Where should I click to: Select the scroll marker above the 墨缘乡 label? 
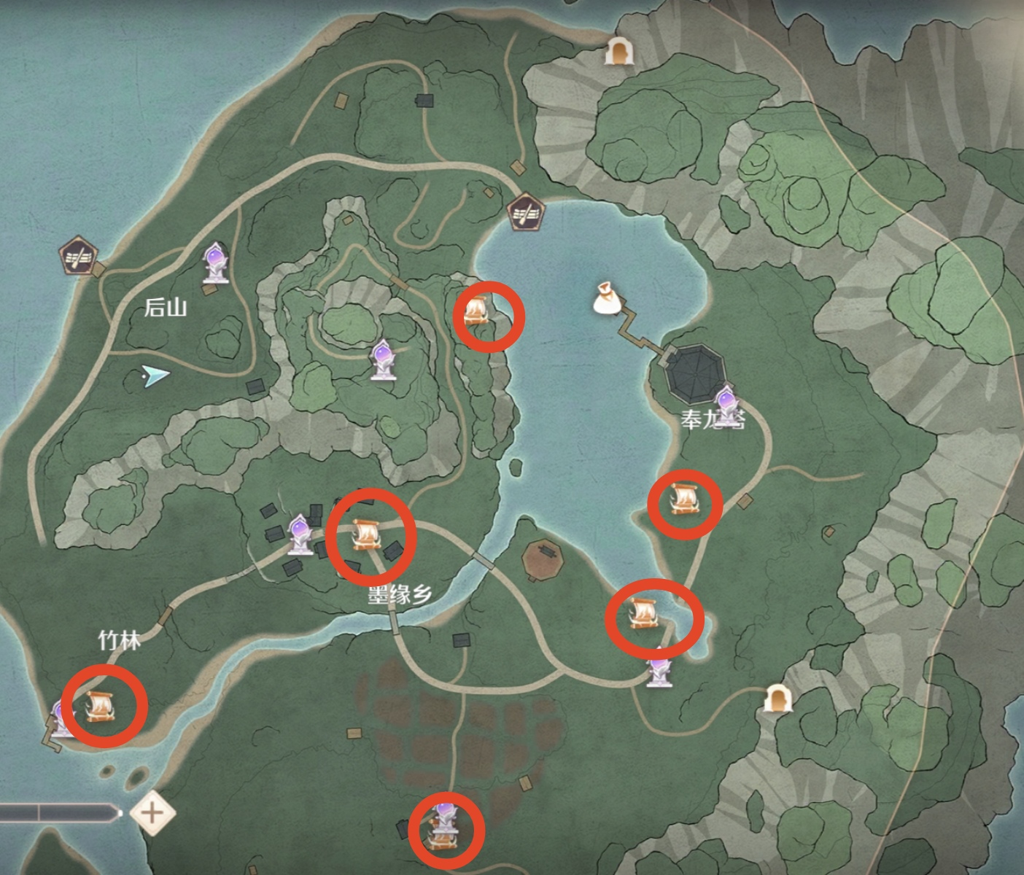pos(366,535)
